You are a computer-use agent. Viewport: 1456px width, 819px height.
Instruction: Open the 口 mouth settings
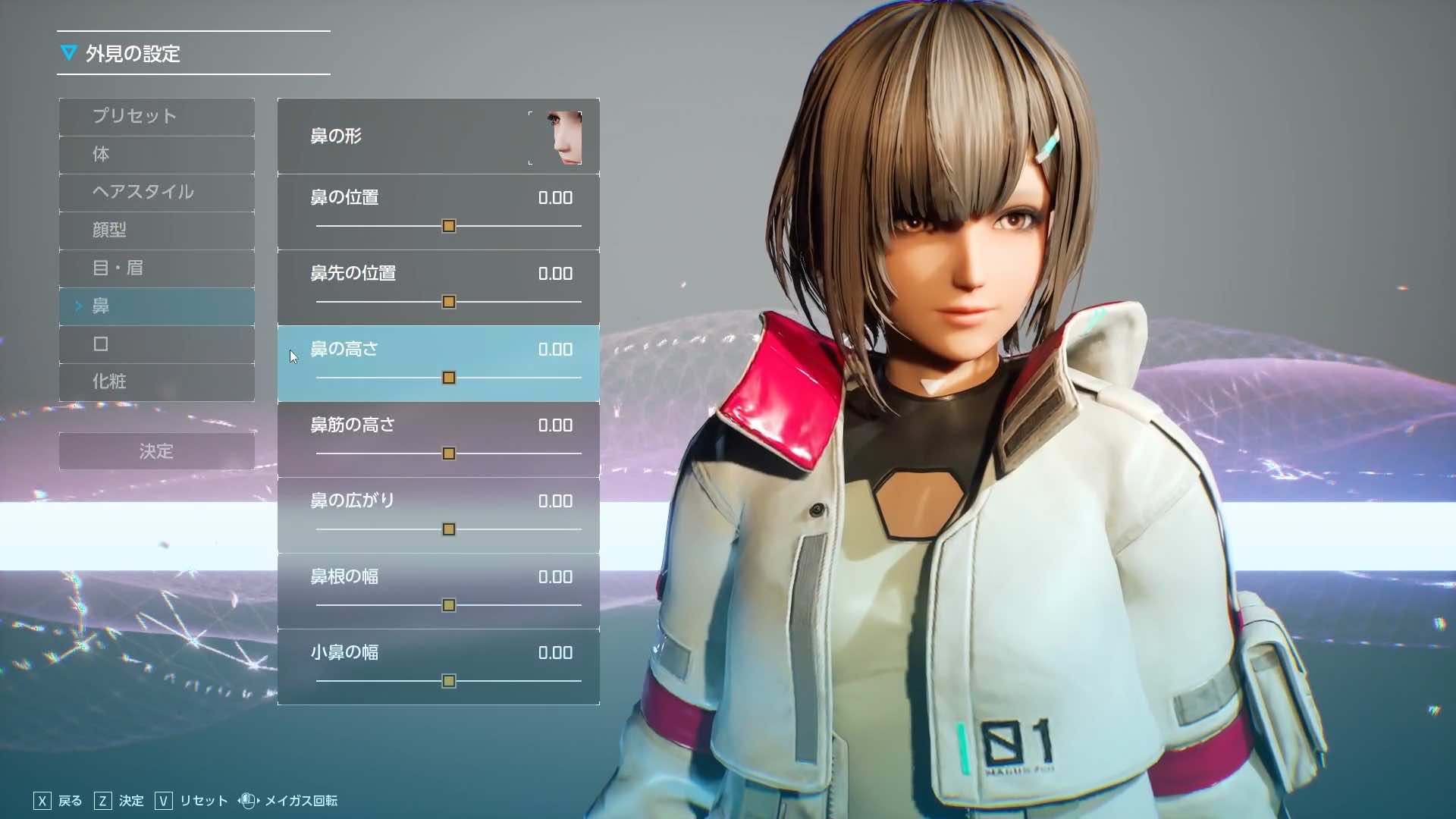tap(156, 344)
